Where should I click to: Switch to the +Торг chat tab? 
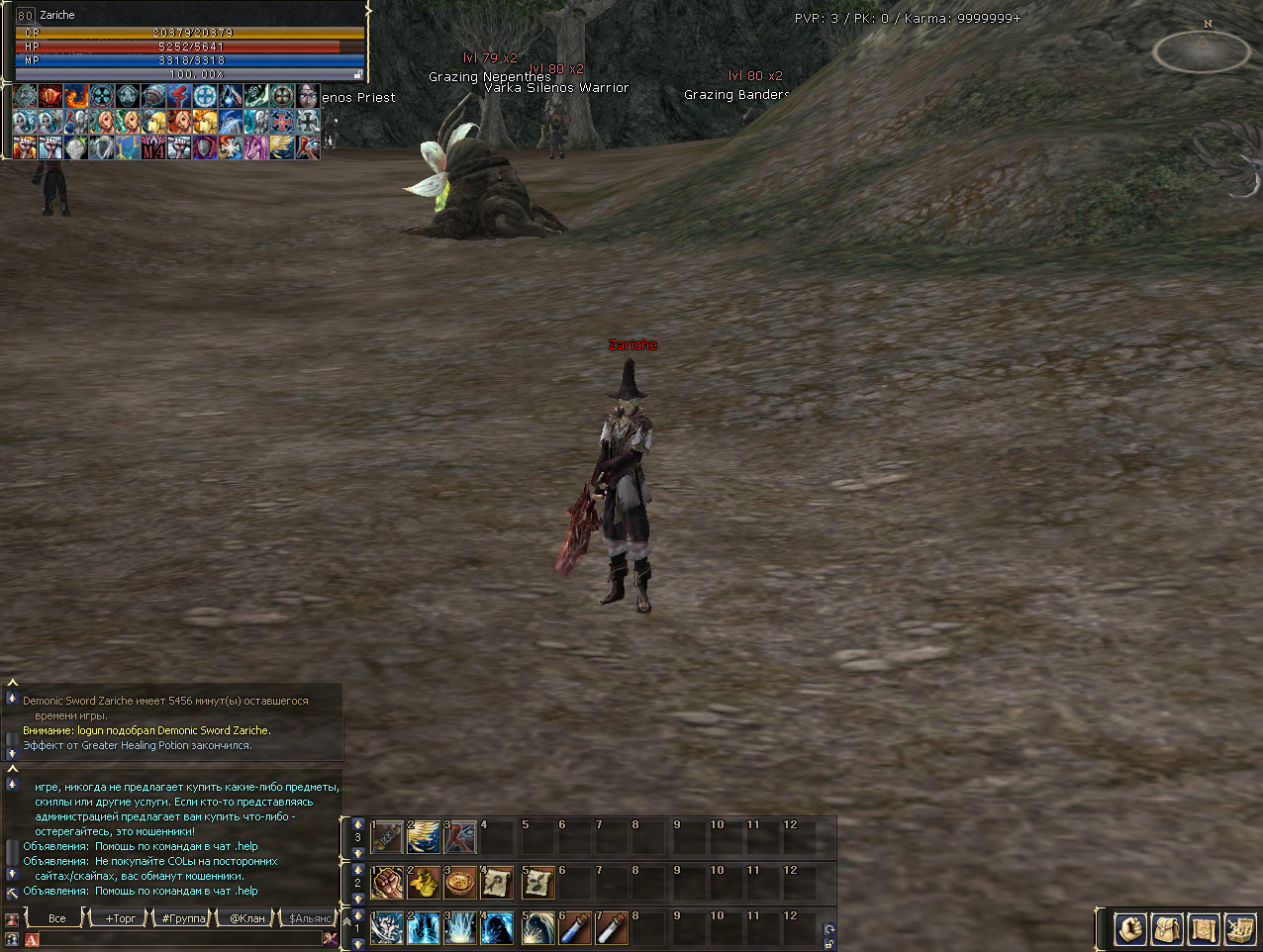[x=121, y=918]
